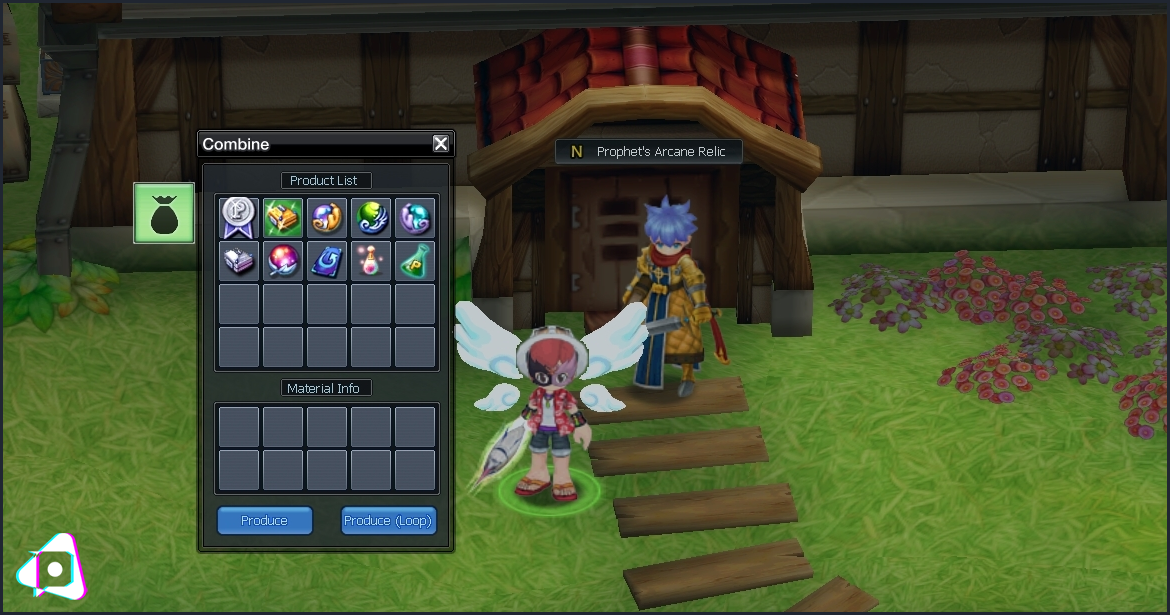Click the Produce button
The width and height of the screenshot is (1170, 615).
[x=265, y=521]
